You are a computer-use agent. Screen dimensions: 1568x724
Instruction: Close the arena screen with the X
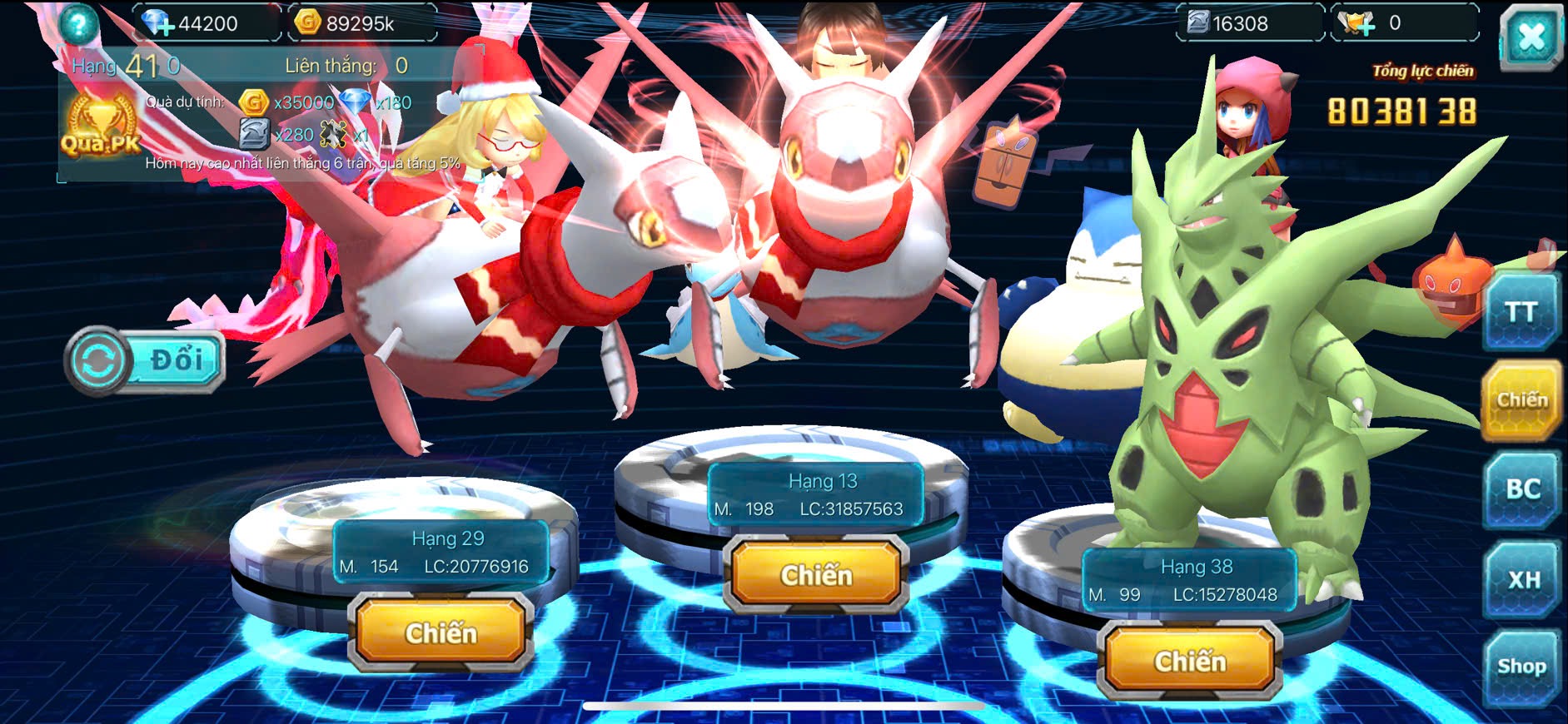(x=1531, y=37)
